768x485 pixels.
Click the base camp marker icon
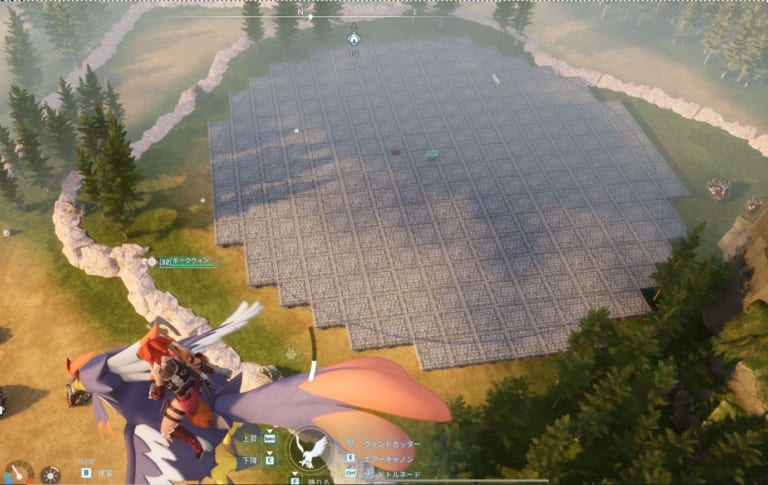coord(353,38)
